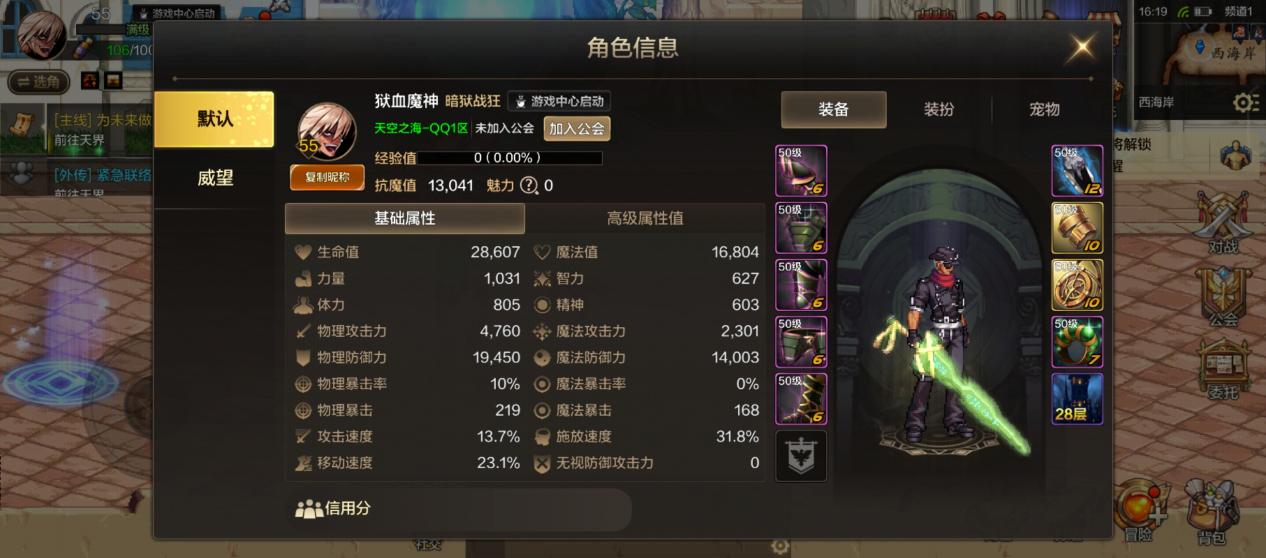Screen dimensions: 1266x558
Task: Select the 基础属性 stats tab
Action: pyautogui.click(x=404, y=218)
